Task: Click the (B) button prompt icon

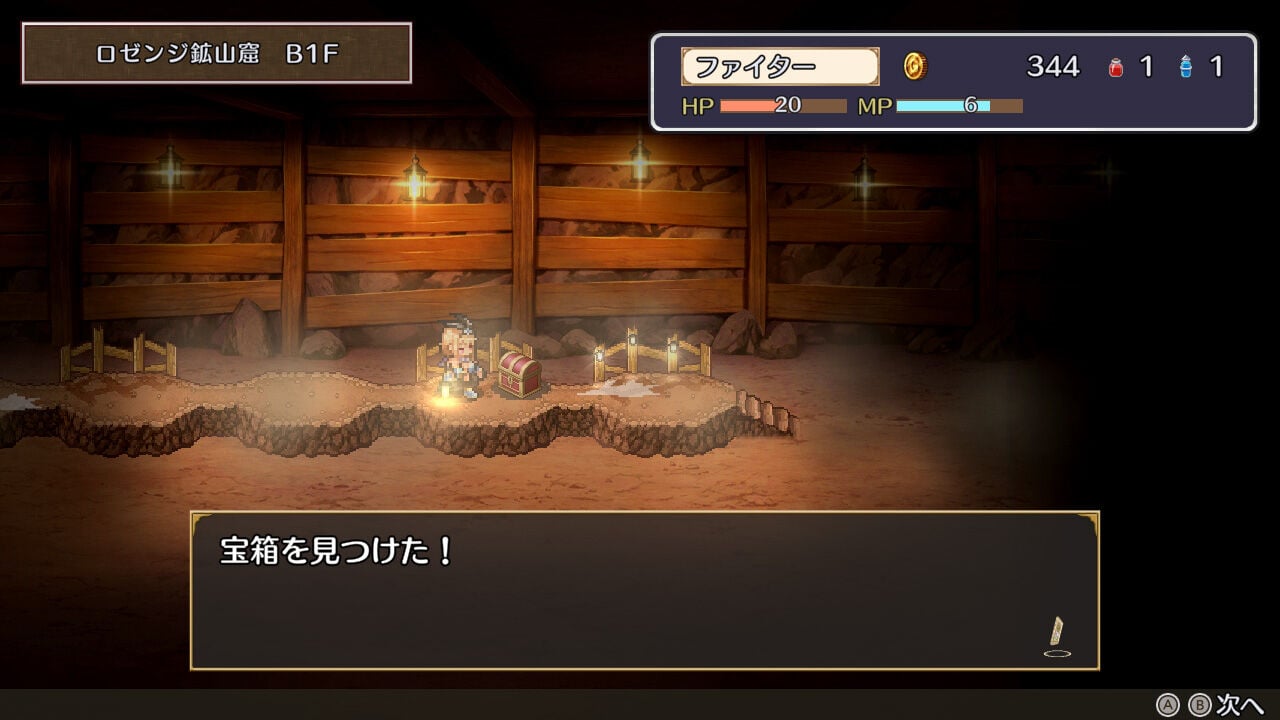Action: 1198,704
